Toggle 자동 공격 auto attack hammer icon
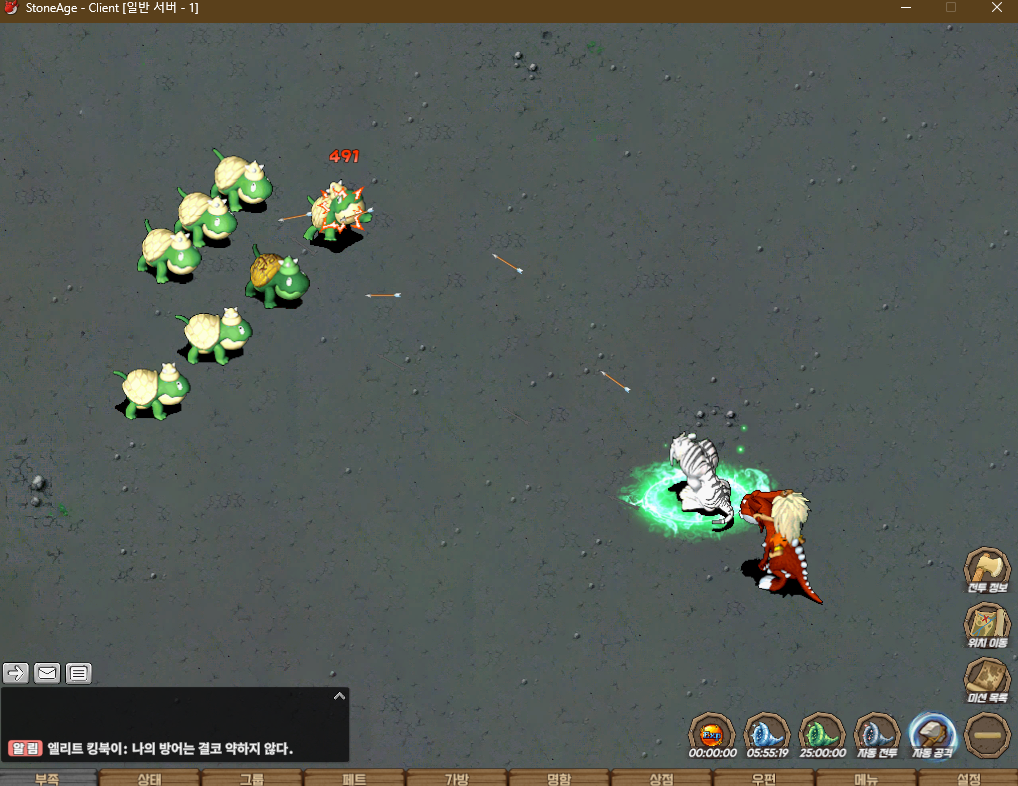The height and width of the screenshot is (786, 1018). point(933,735)
